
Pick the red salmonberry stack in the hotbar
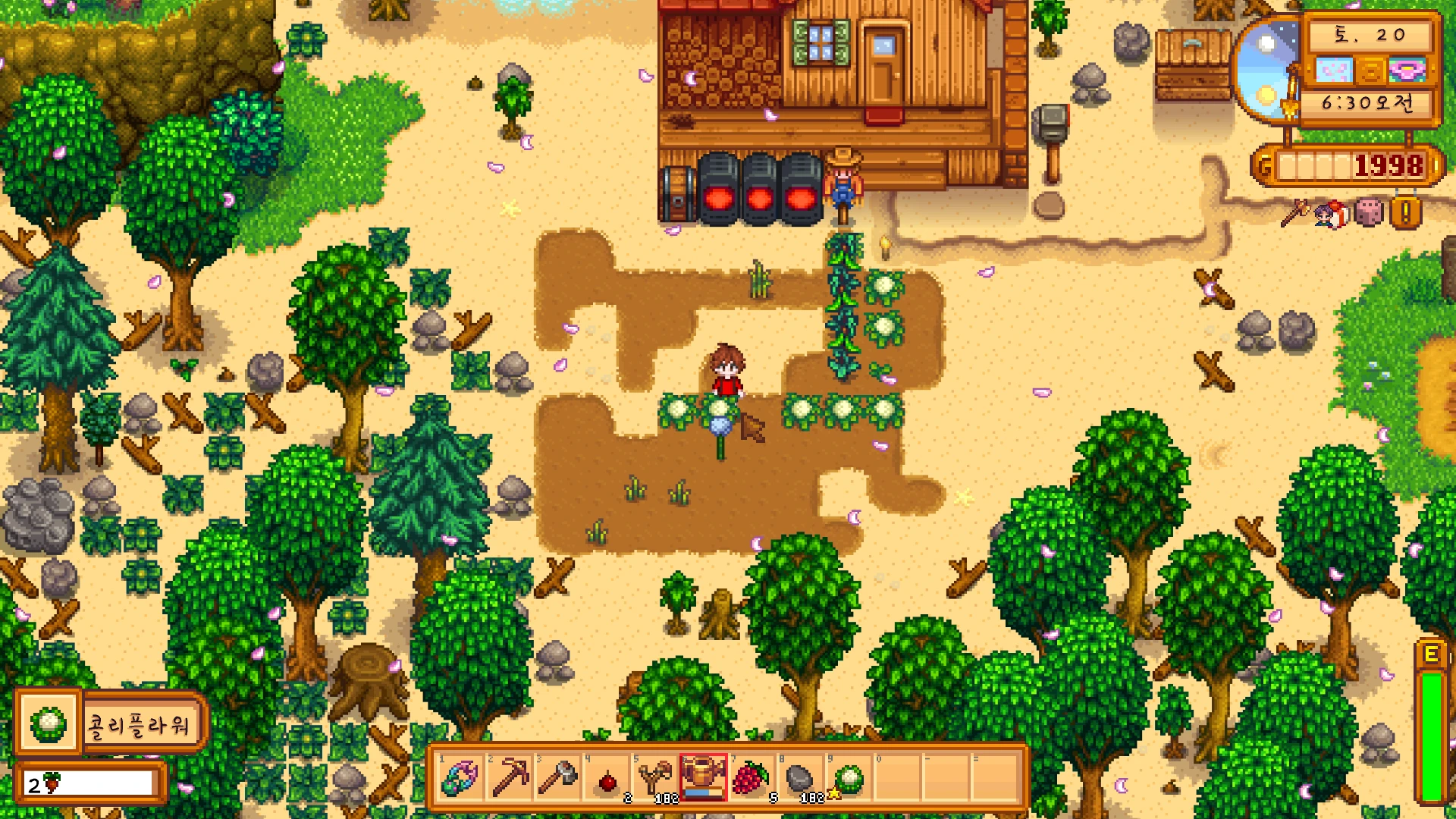click(x=752, y=777)
